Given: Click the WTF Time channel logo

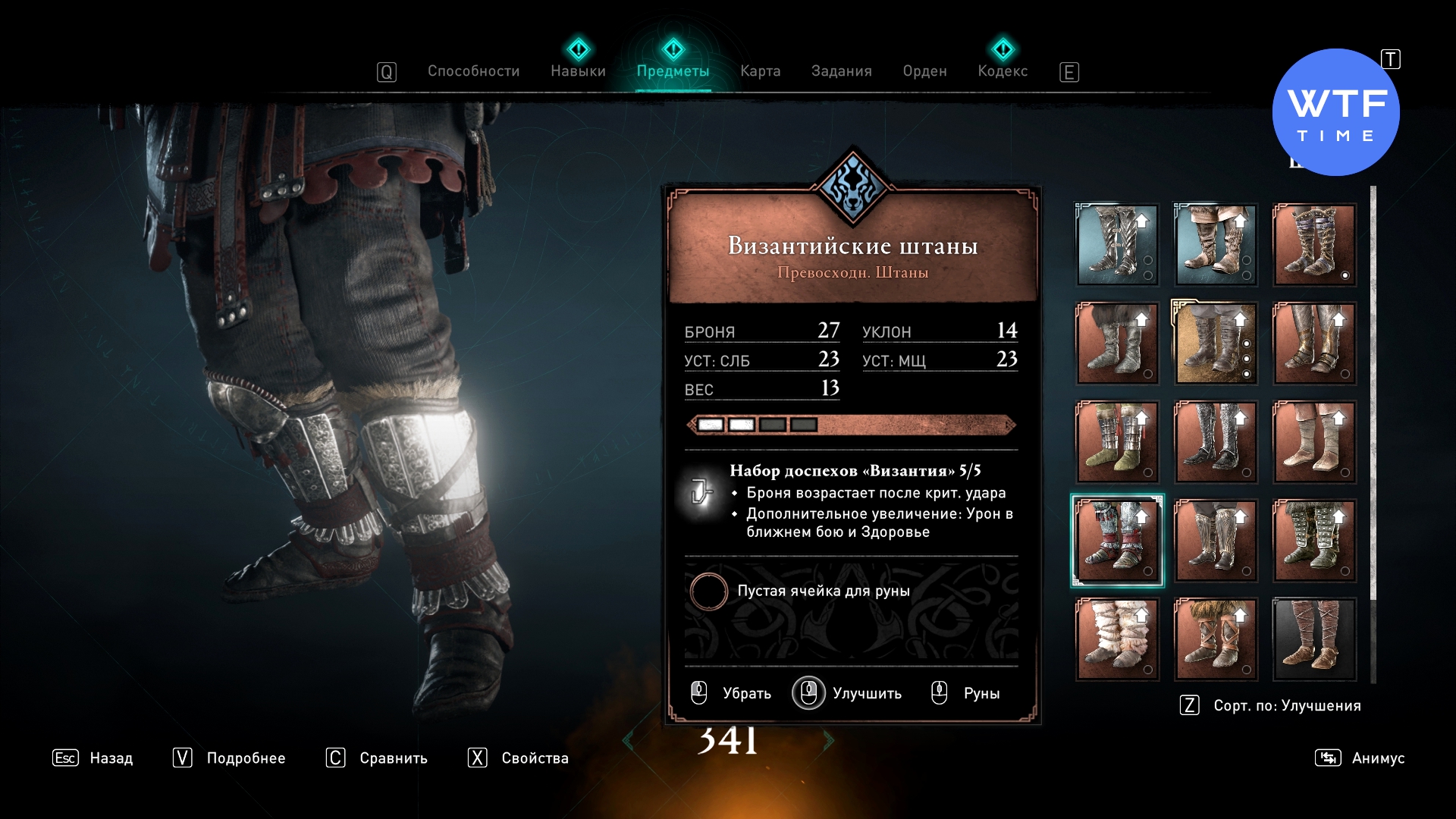Looking at the screenshot, I should click(1335, 112).
